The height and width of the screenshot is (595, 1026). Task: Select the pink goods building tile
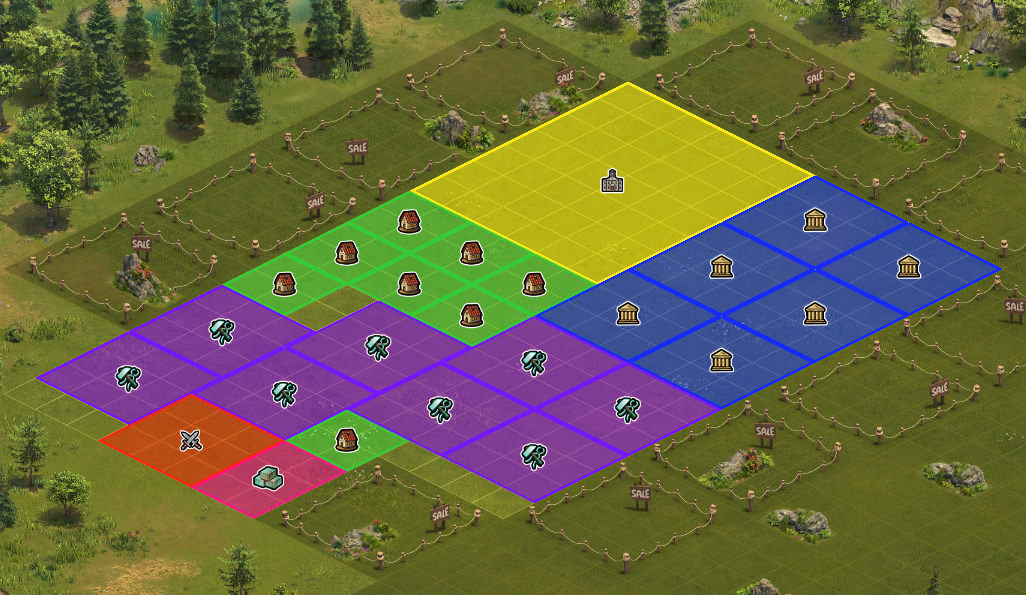[x=265, y=478]
